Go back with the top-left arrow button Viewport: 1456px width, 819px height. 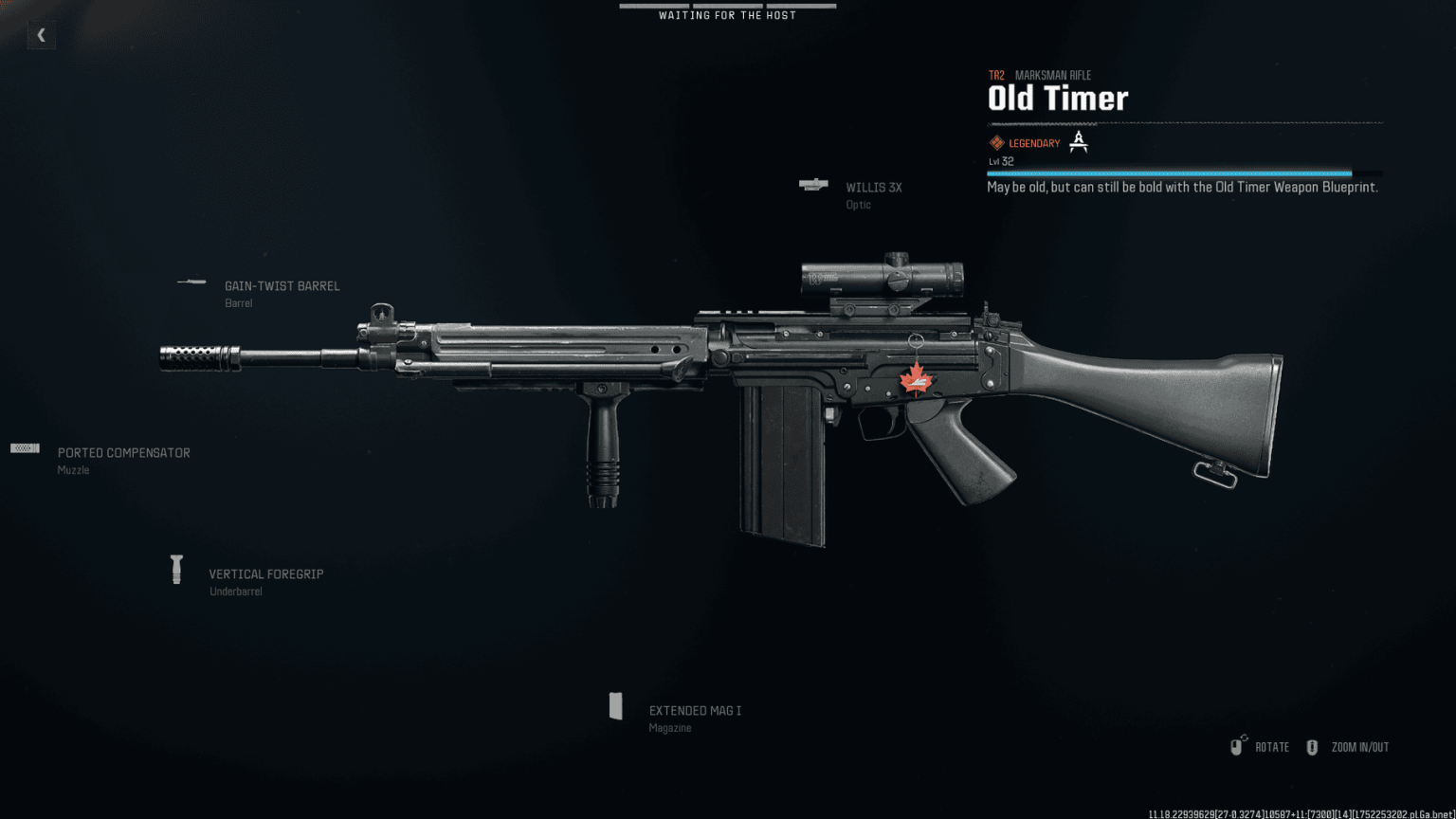[41, 35]
